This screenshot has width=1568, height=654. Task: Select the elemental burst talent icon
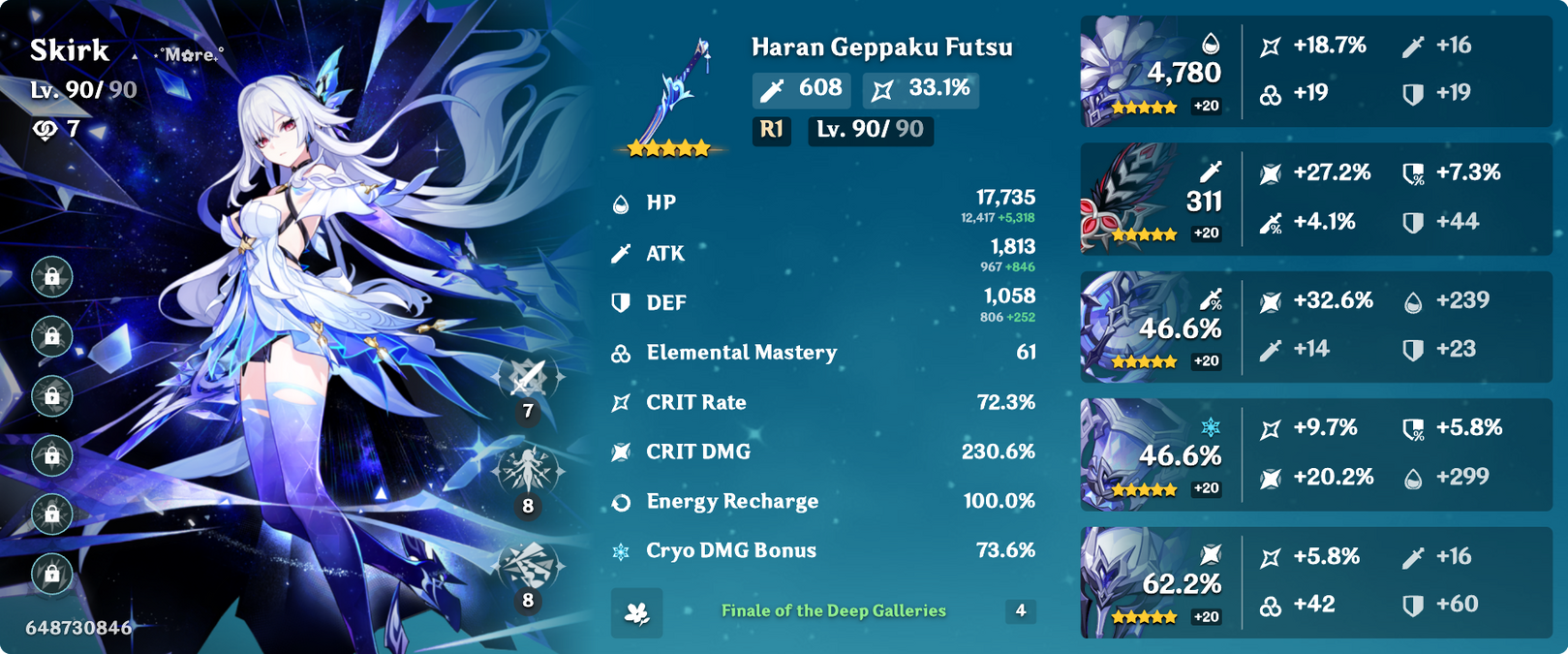coord(528,567)
